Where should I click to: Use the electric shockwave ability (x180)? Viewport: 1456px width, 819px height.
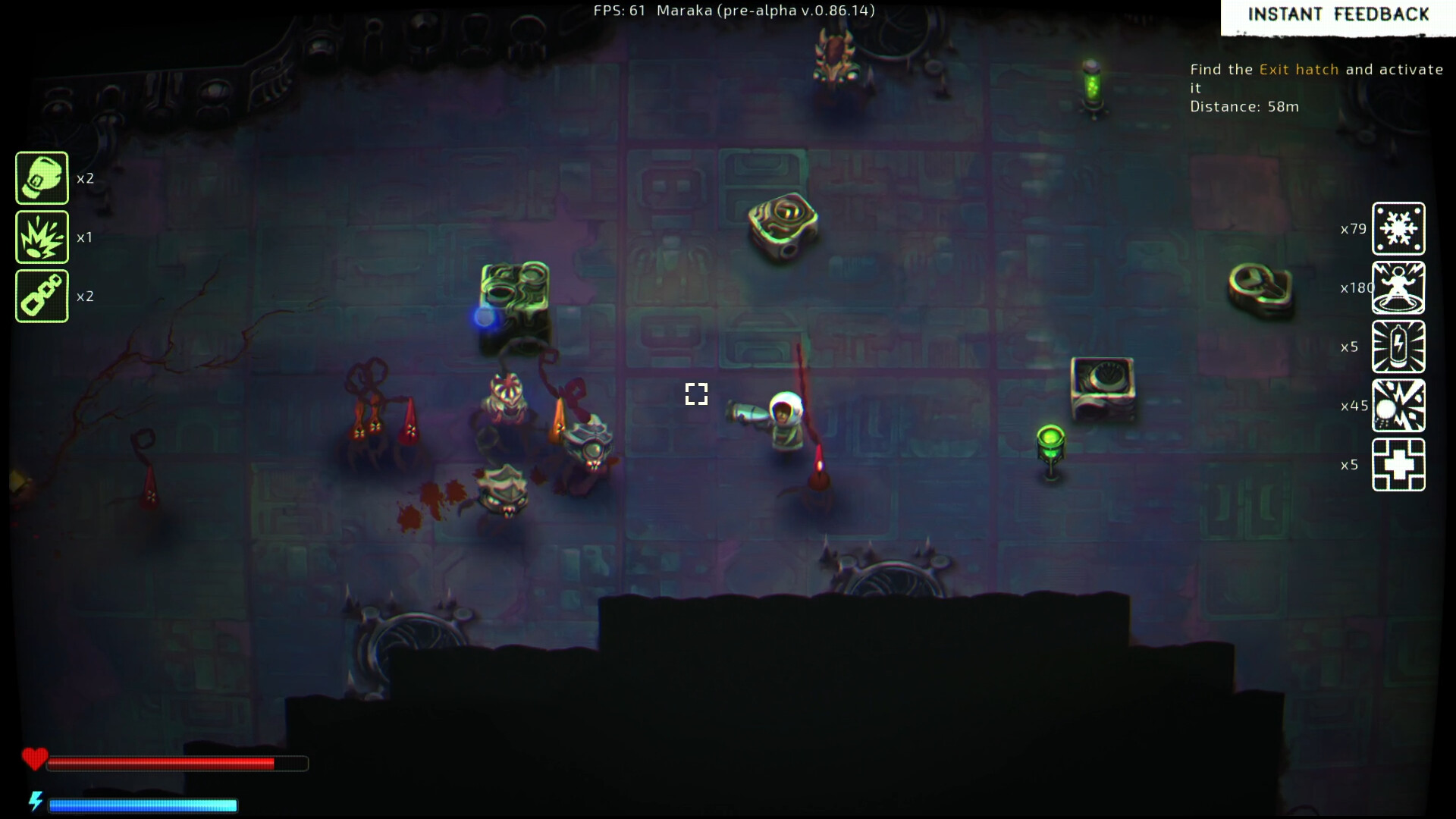pyautogui.click(x=1398, y=288)
